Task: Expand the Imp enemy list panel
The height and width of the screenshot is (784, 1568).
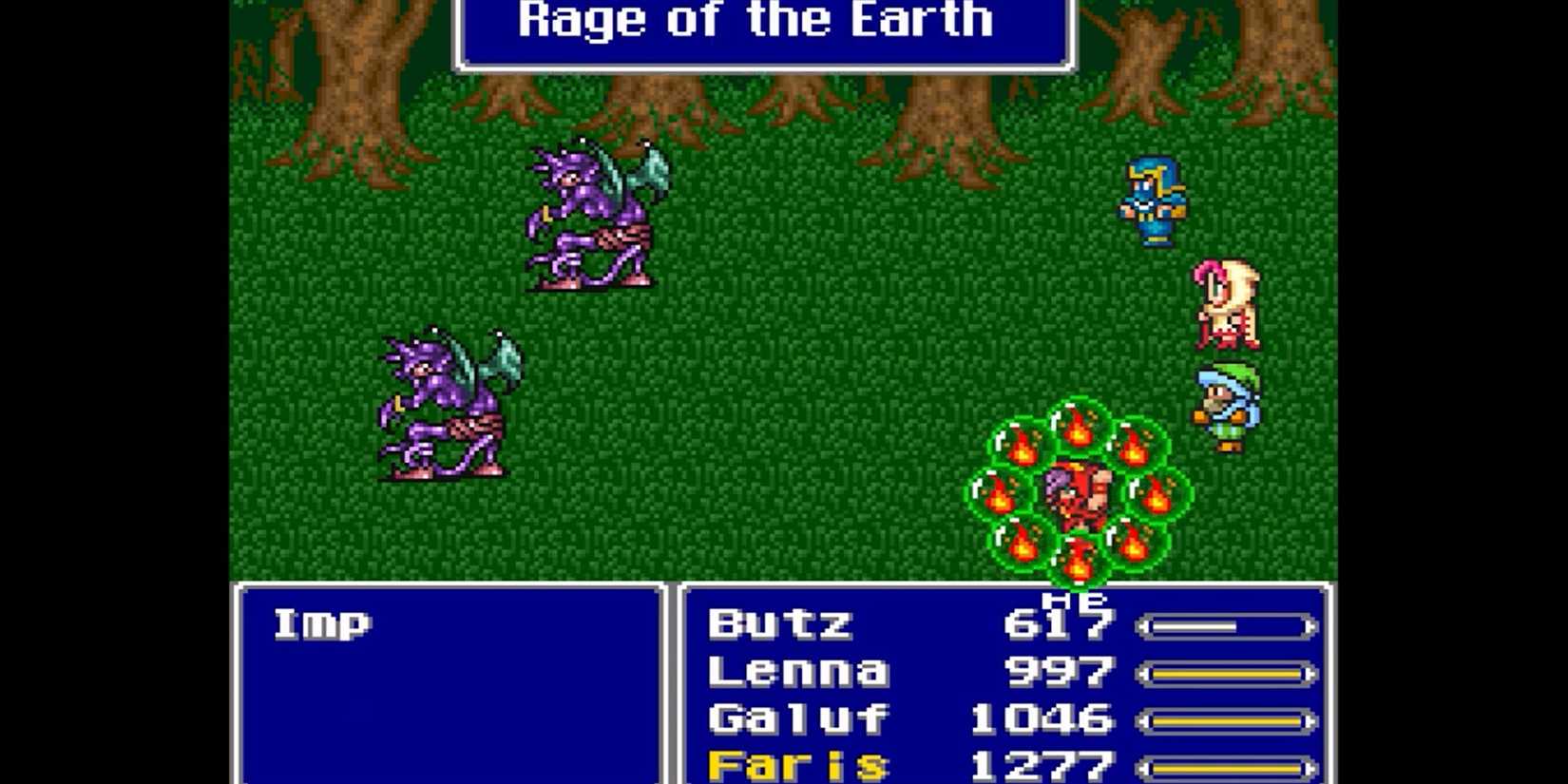Action: coord(447,684)
